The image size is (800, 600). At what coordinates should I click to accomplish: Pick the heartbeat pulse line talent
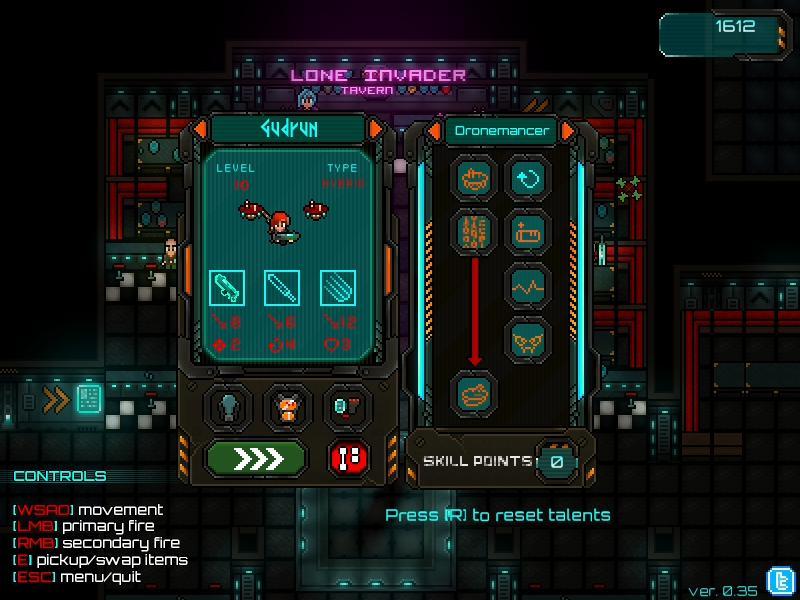point(527,286)
